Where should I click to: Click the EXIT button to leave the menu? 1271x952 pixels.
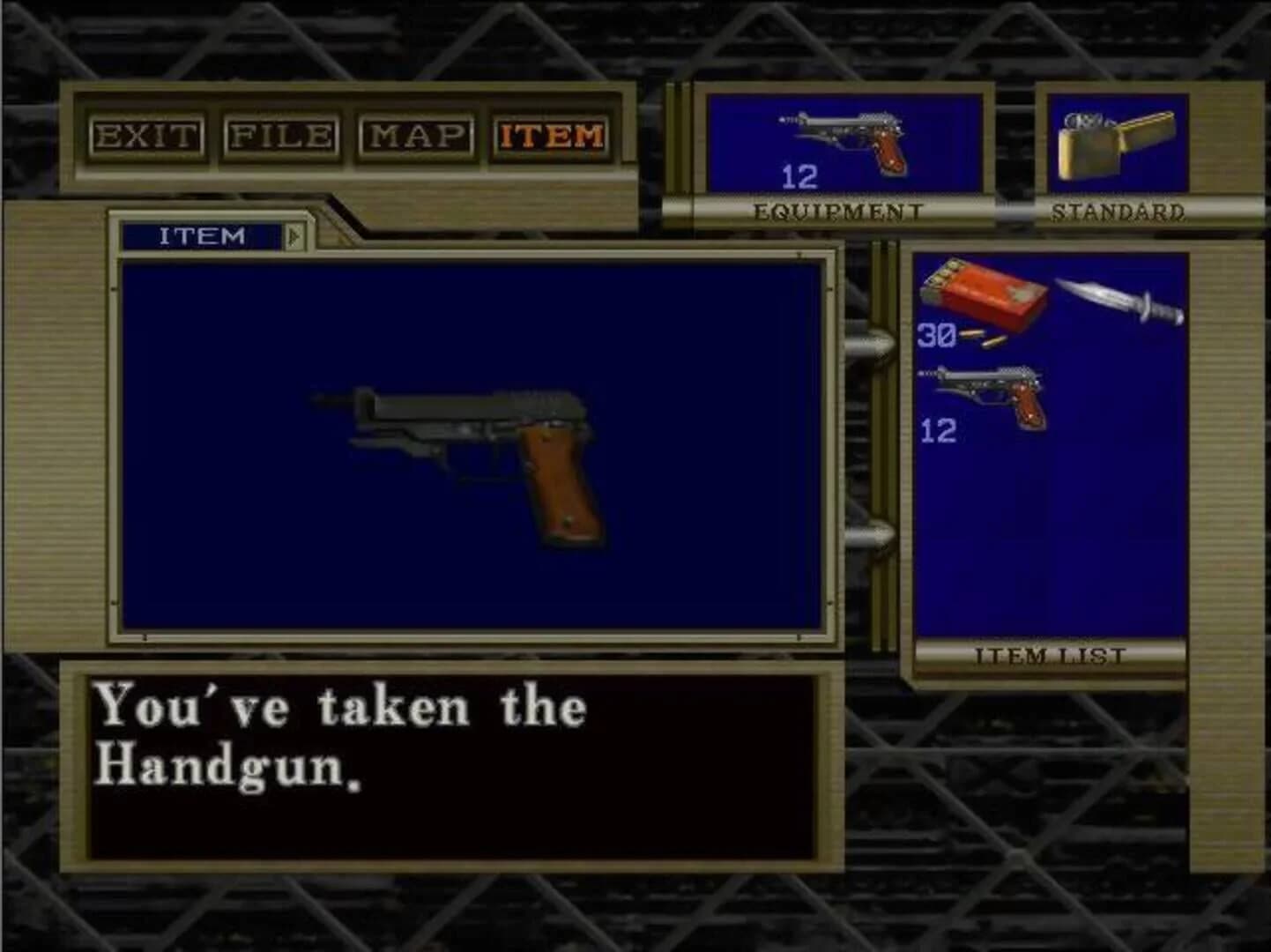(147, 135)
